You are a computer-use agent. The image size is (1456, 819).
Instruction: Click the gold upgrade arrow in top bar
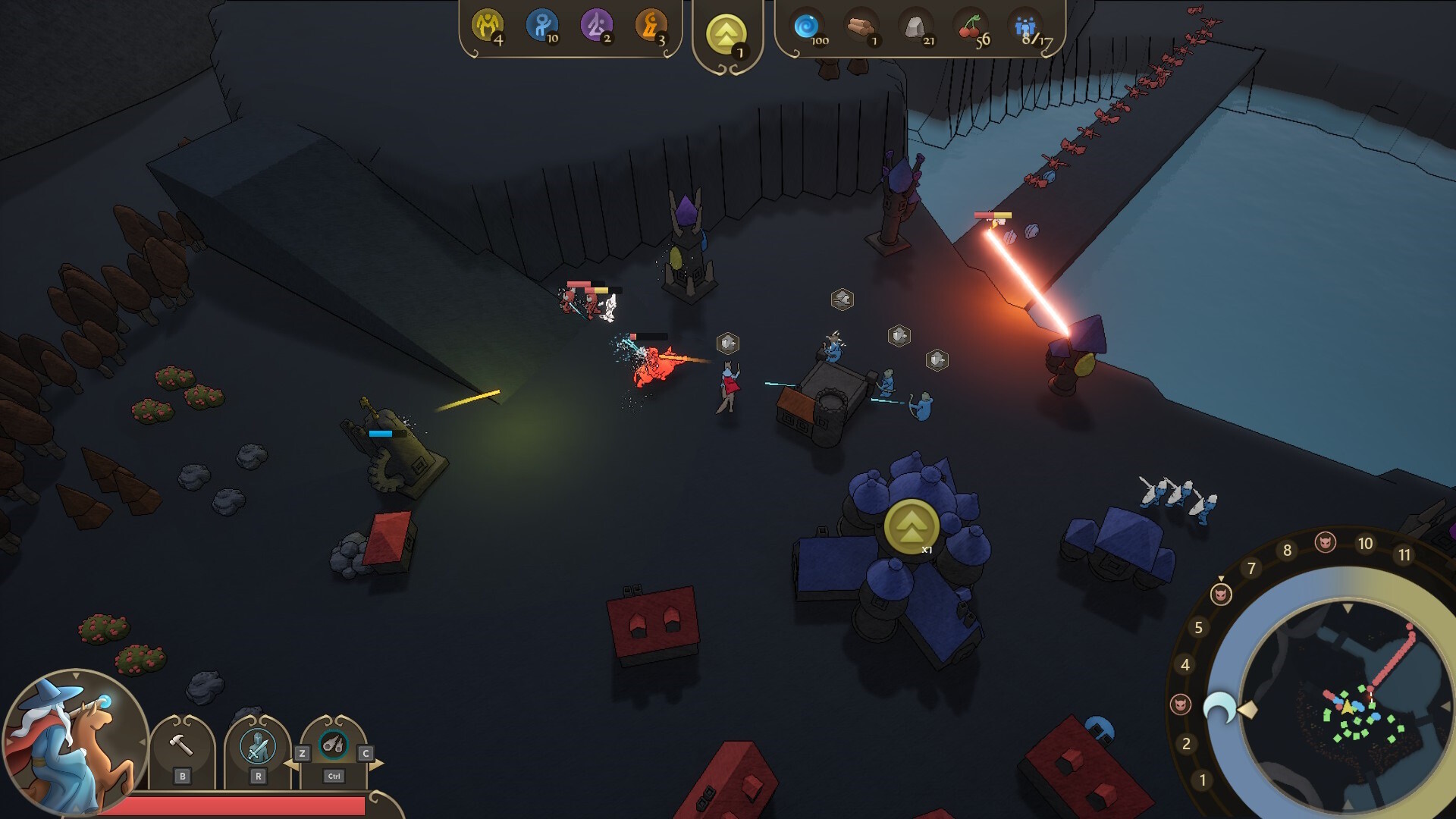(726, 34)
